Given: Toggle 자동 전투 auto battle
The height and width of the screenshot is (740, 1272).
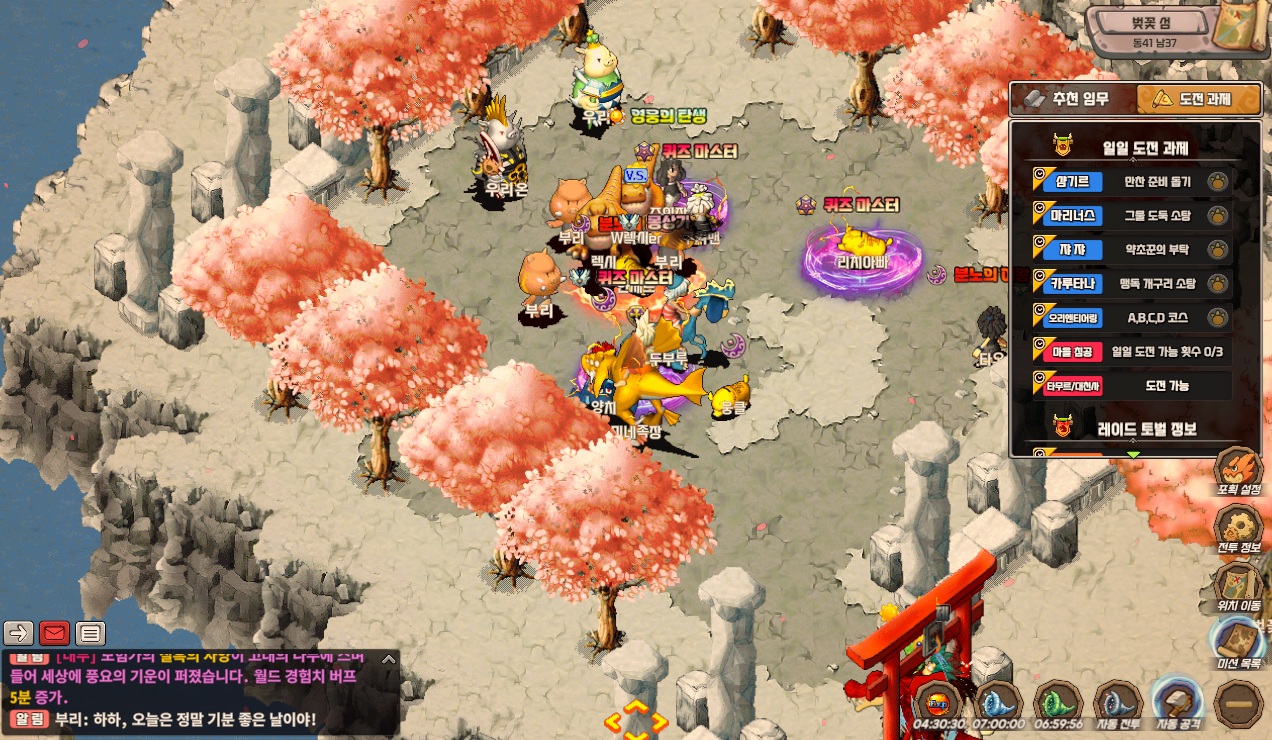Looking at the screenshot, I should point(1117,703).
